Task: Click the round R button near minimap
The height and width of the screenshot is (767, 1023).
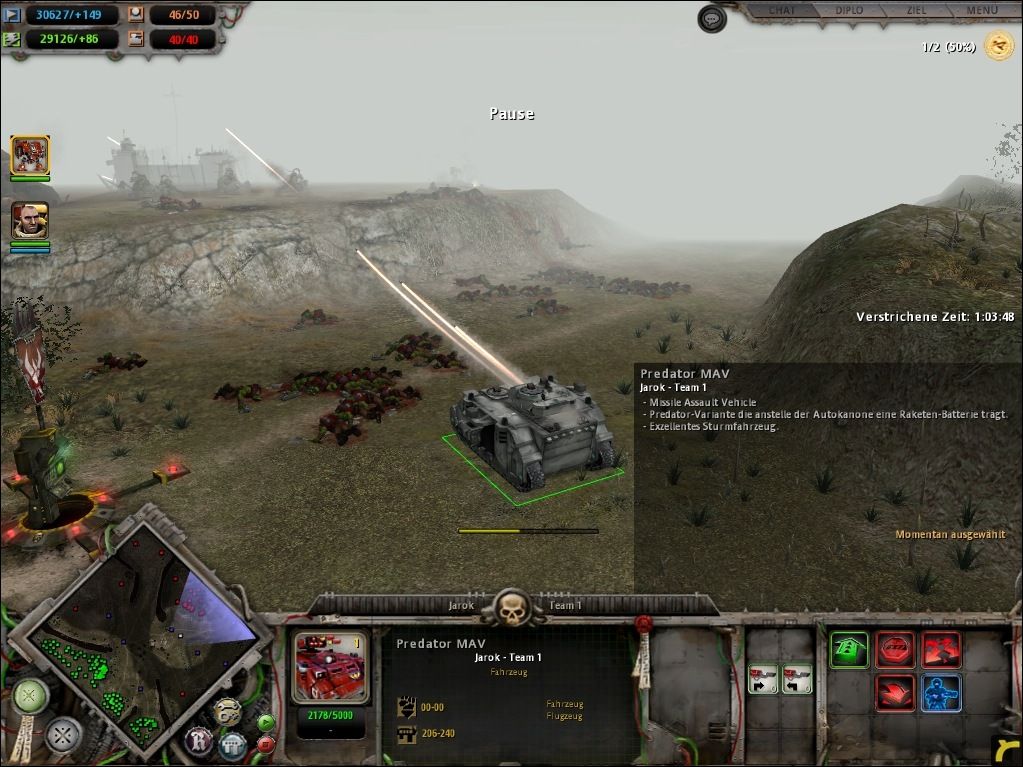Action: click(x=198, y=741)
